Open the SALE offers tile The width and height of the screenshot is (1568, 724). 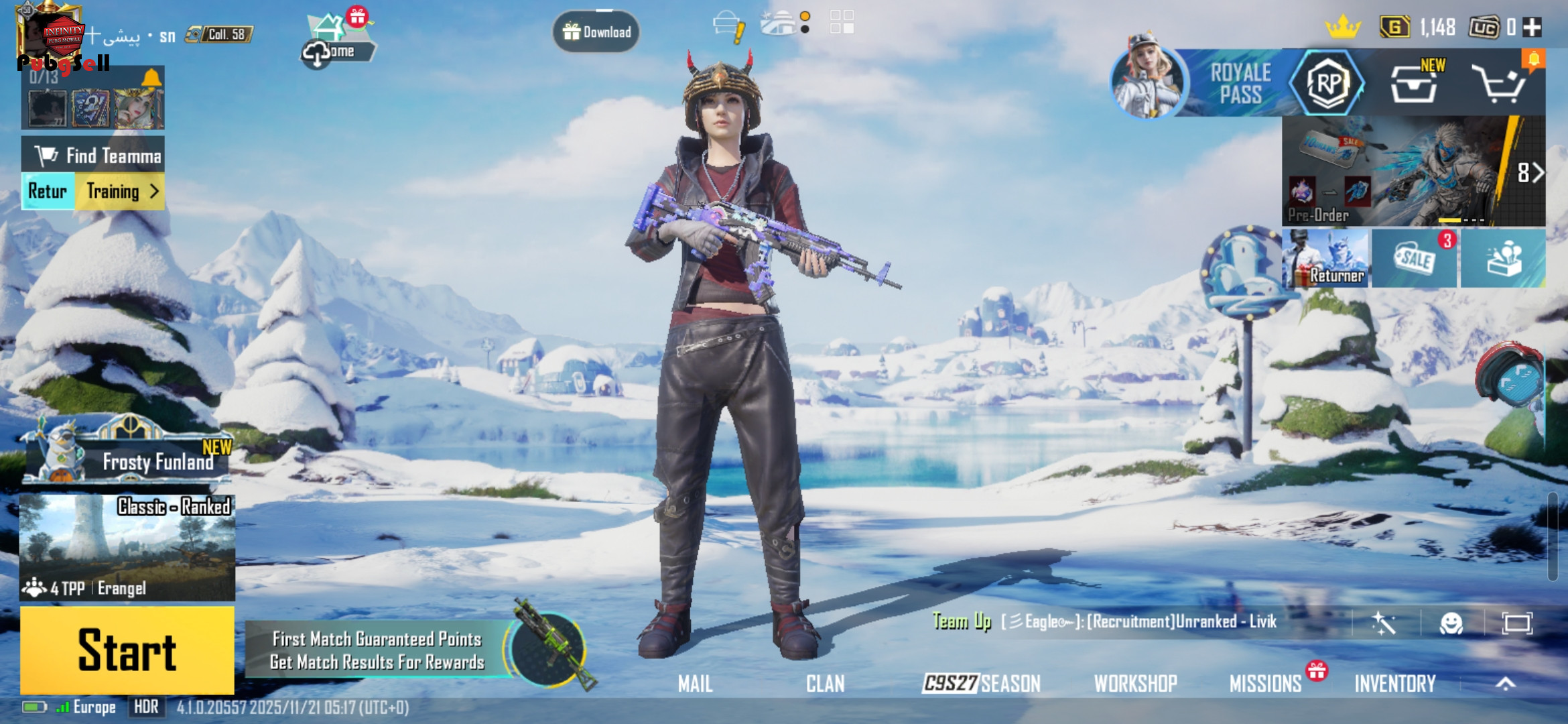[1414, 259]
